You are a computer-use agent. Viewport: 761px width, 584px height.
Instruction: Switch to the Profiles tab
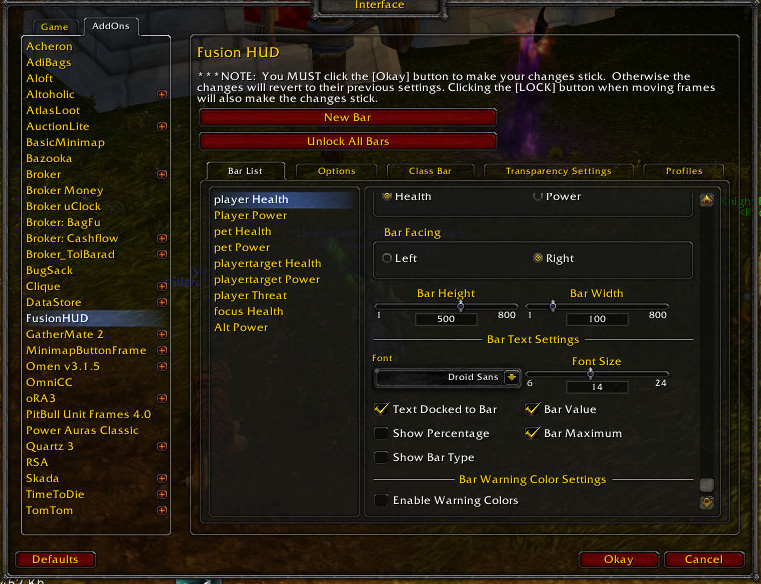click(684, 171)
